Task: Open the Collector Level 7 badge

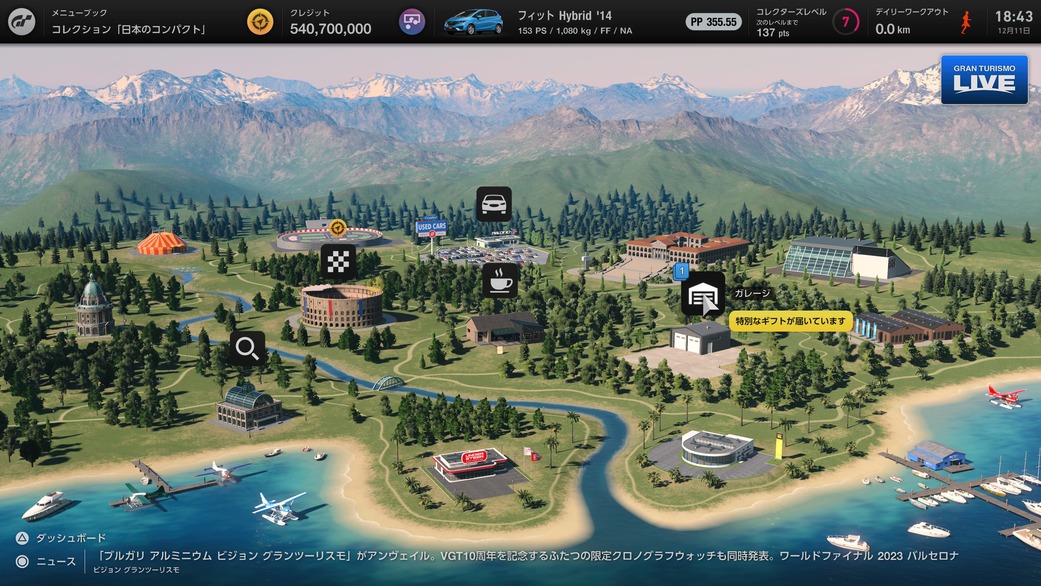Action: tap(846, 21)
